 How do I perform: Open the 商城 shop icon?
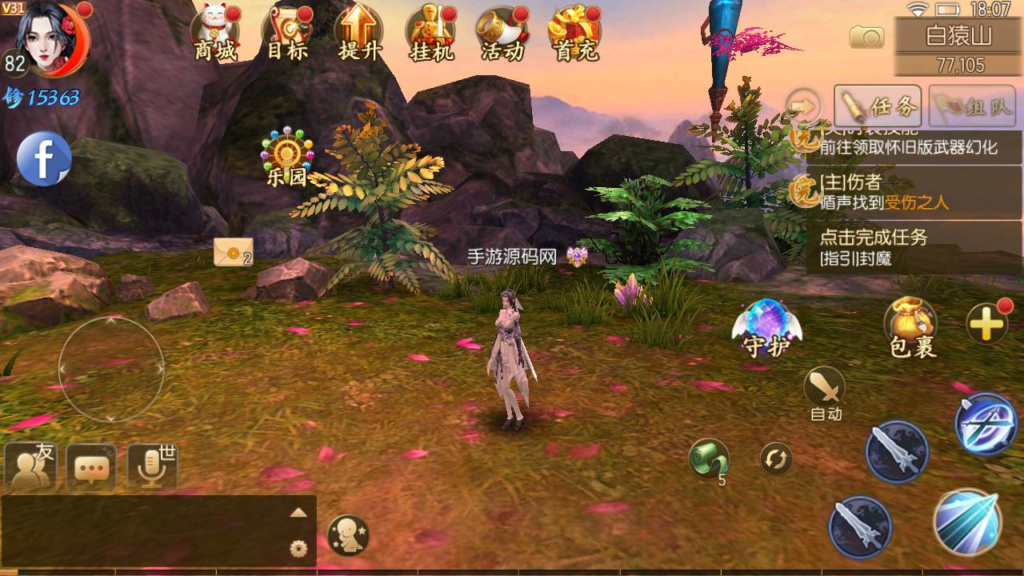pos(216,32)
